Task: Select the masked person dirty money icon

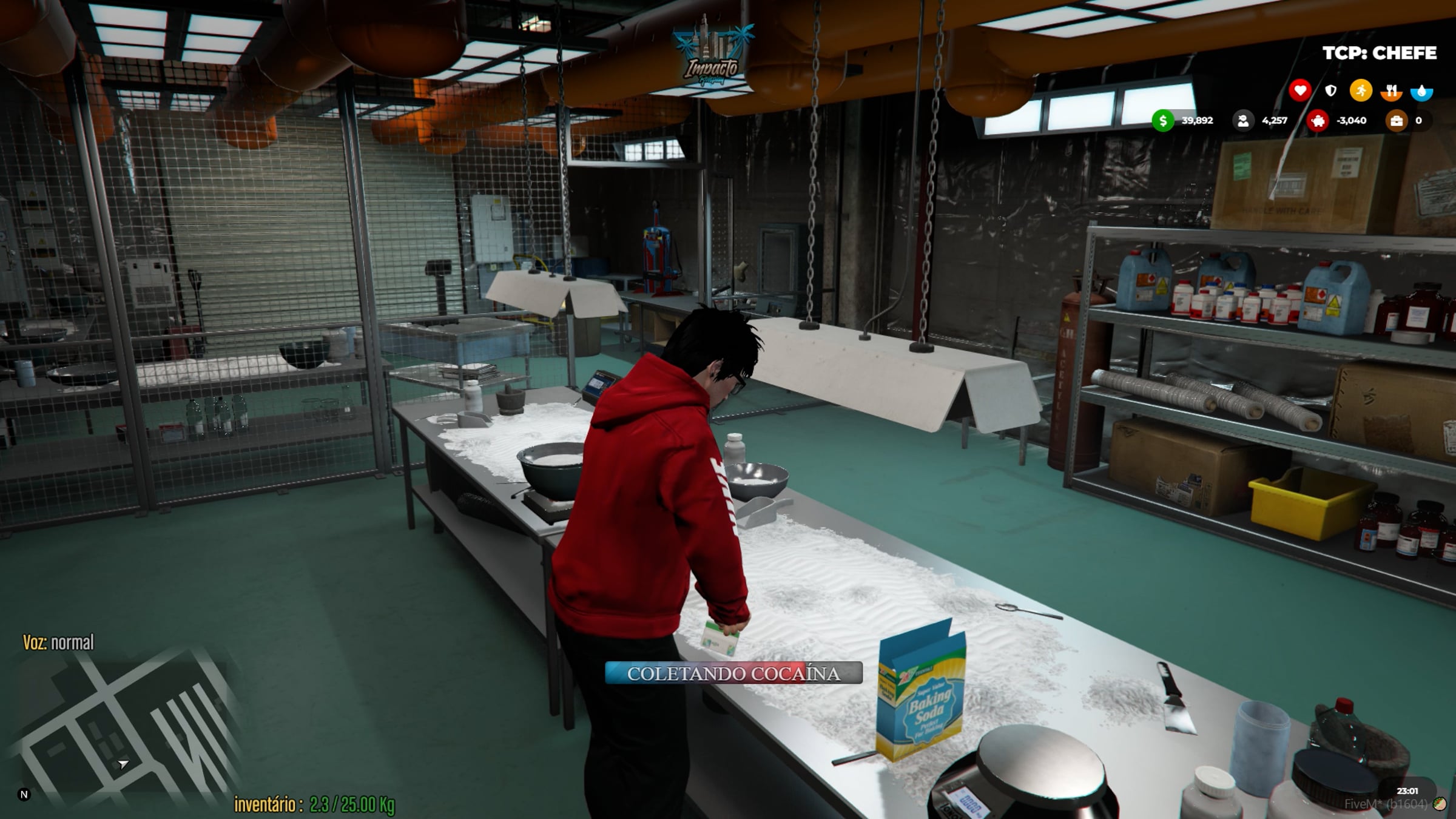Action: (1242, 121)
